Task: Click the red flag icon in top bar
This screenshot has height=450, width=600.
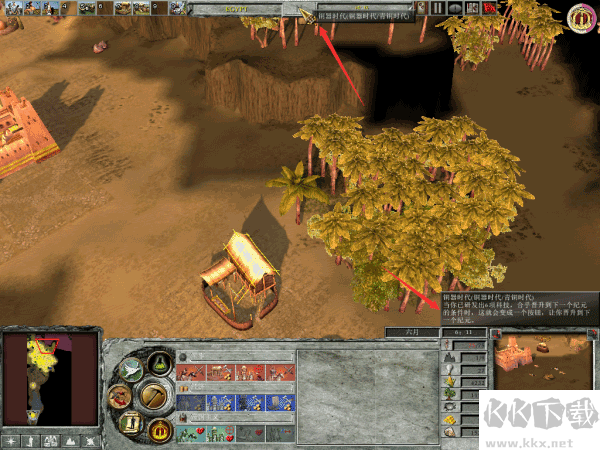Action: 490,8
